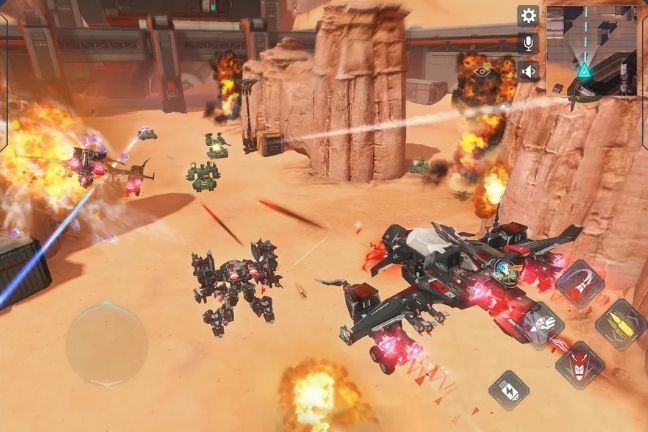Toggle the microphone voice chat
Viewport: 648px width, 432px height.
coord(528,43)
